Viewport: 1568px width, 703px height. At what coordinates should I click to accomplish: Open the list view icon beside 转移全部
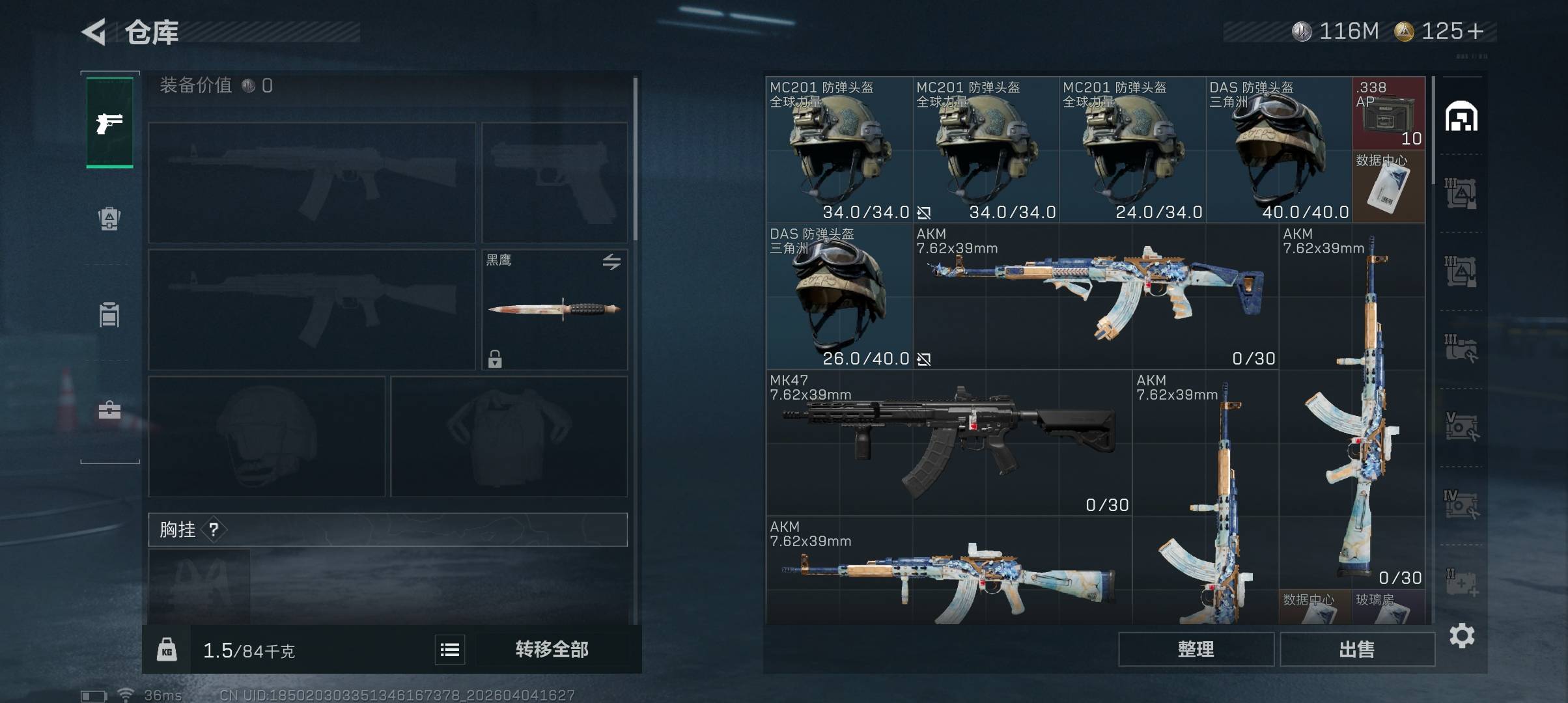(450, 650)
